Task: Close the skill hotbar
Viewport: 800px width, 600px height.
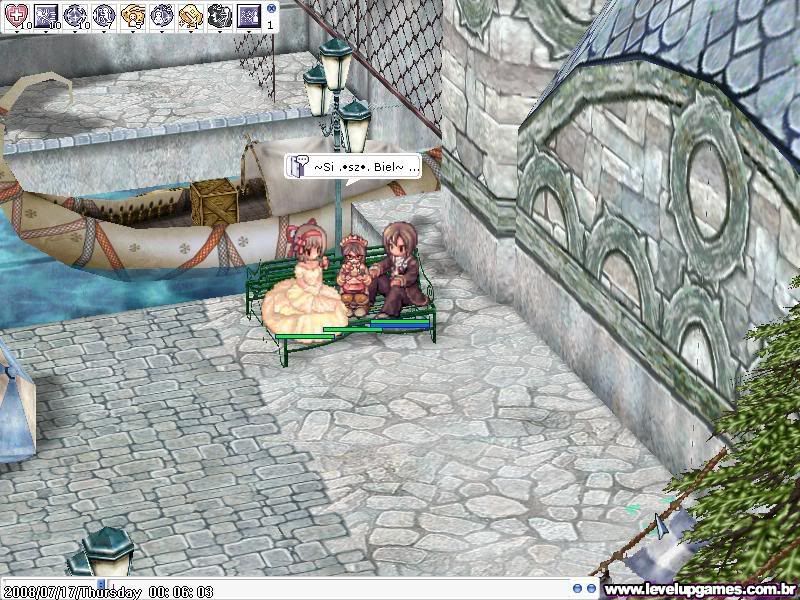Action: [271, 7]
